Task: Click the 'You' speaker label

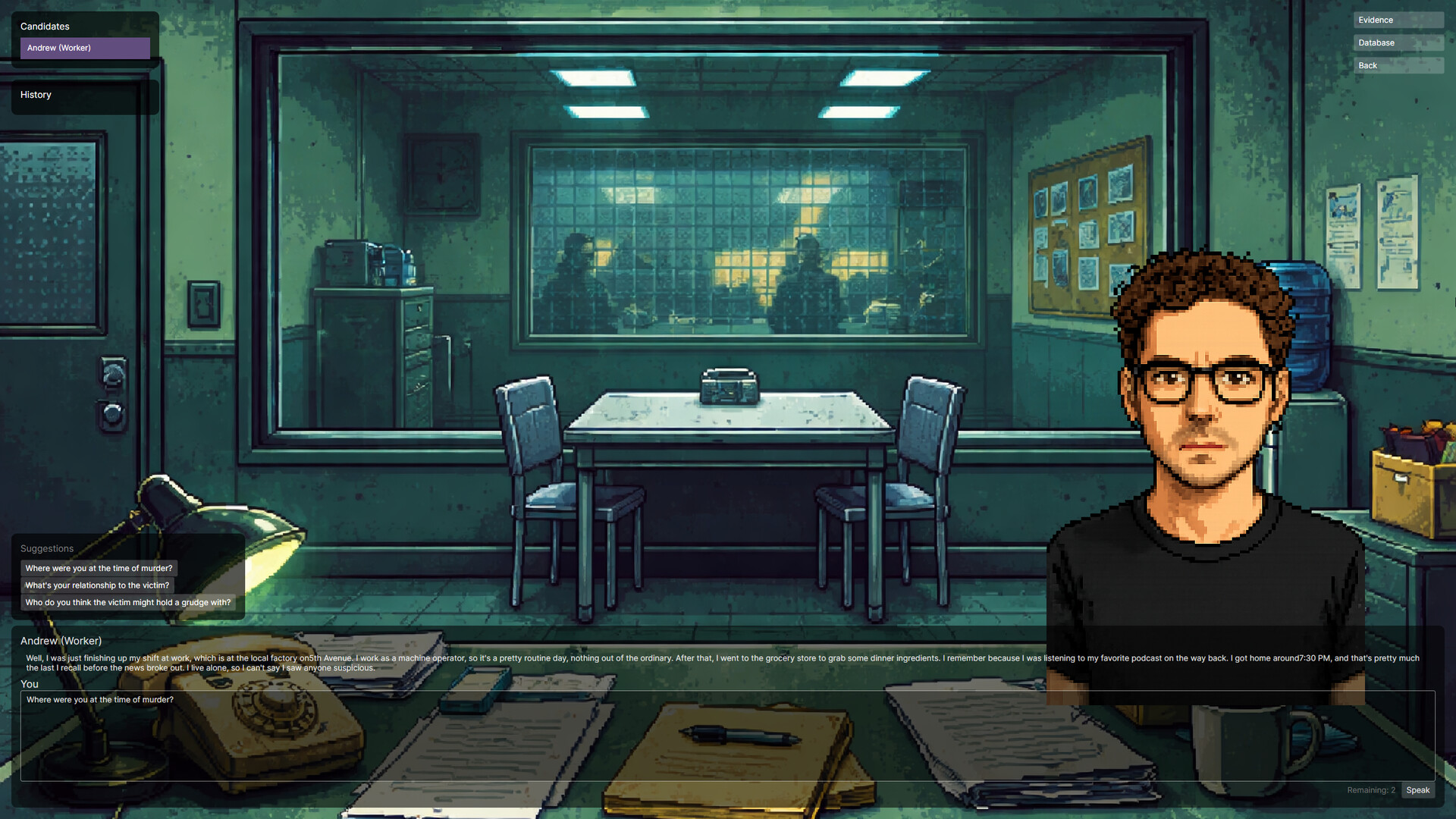Action: click(x=30, y=683)
